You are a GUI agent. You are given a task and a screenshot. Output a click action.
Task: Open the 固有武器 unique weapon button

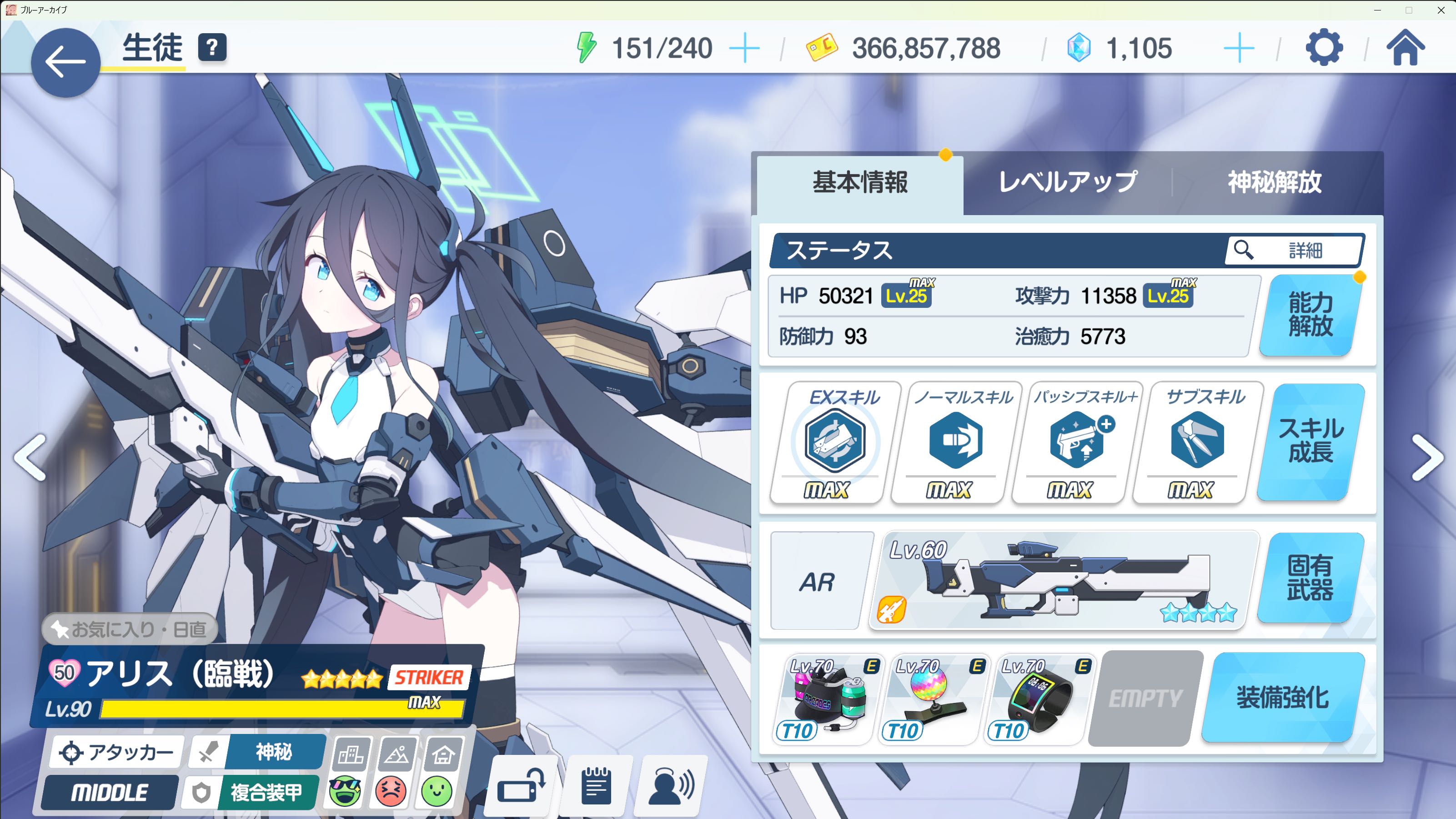pos(1310,578)
